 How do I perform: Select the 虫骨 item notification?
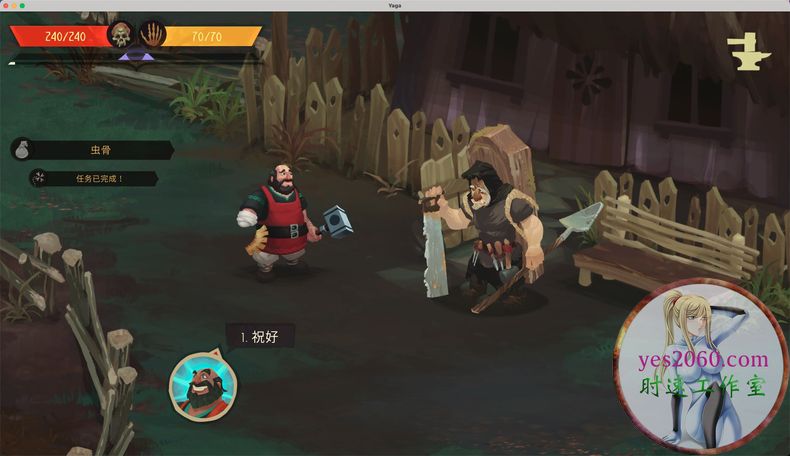98,150
